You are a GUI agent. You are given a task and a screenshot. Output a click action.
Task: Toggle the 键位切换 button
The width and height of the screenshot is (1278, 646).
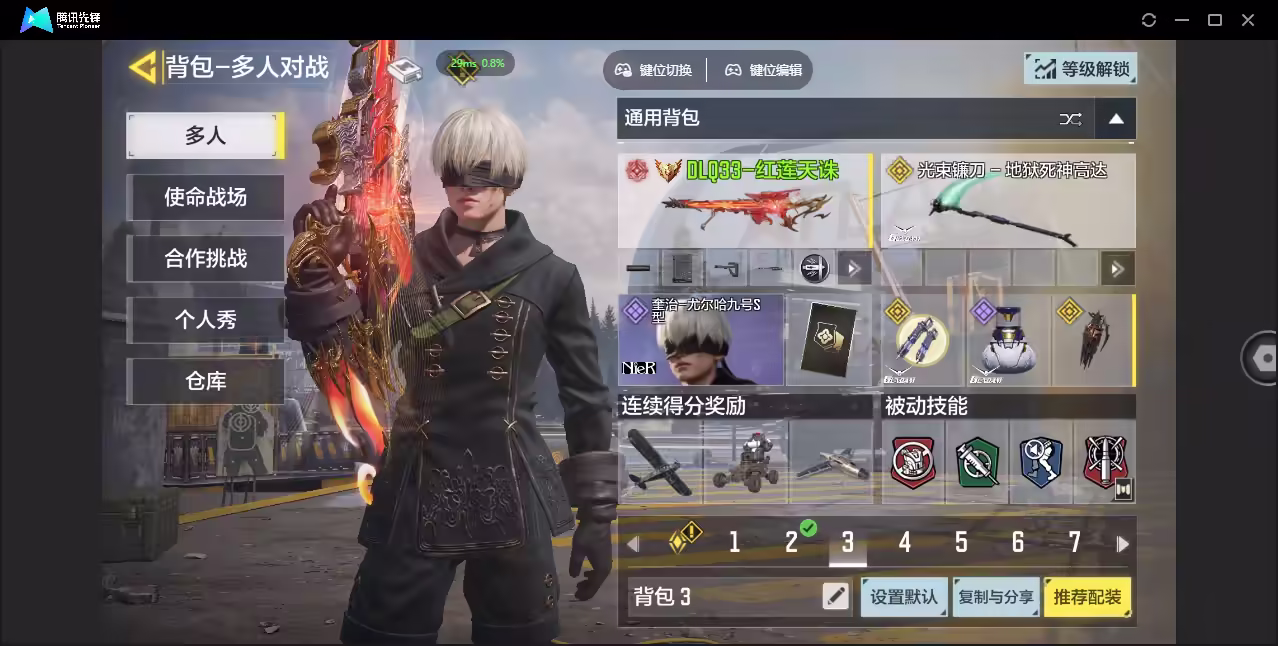[x=654, y=70]
